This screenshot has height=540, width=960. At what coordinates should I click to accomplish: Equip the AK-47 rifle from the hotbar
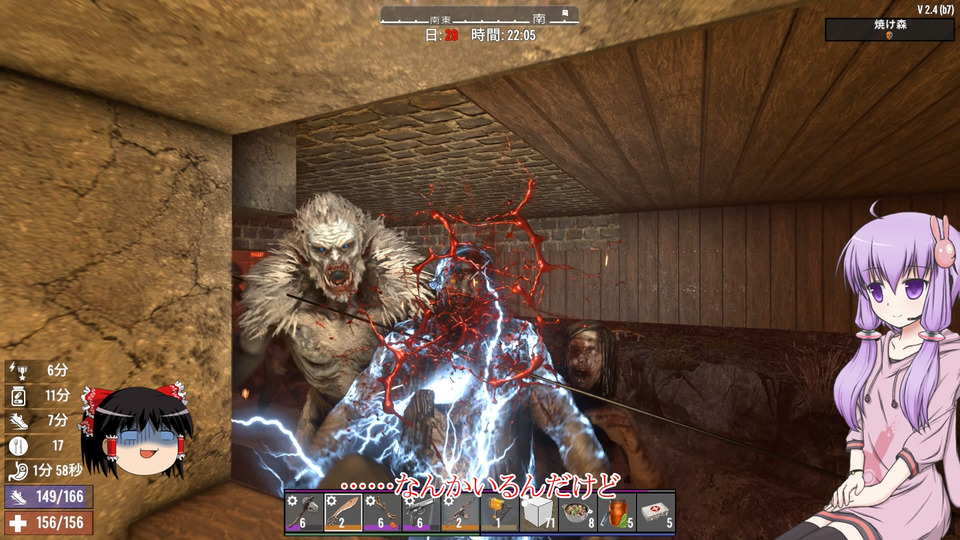tap(460, 513)
